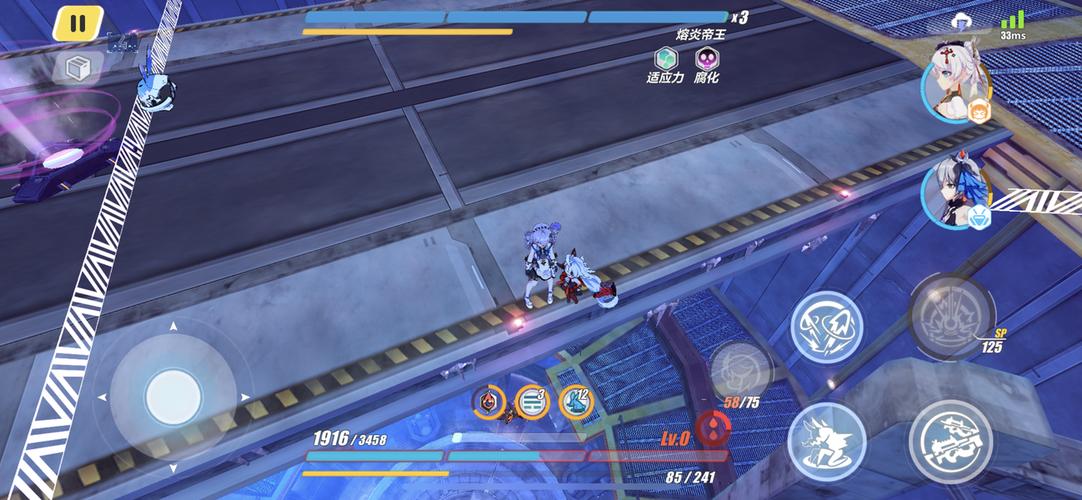Tap the virtual movement joystick
The image size is (1082, 500).
[173, 397]
